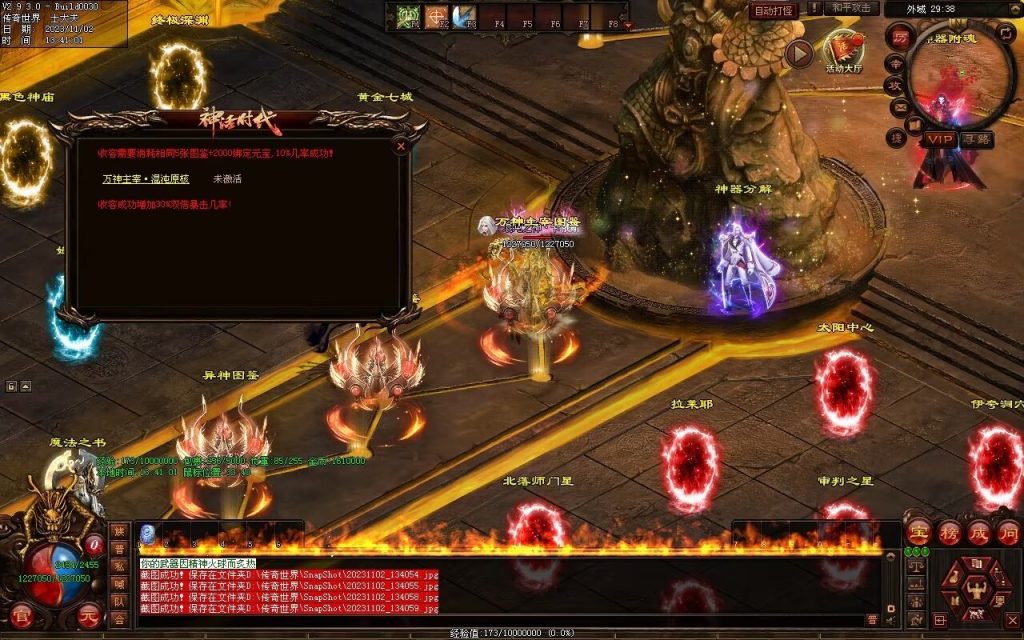Open the 宝 round red button
Image resolution: width=1024 pixels, height=640 pixels.
[919, 531]
